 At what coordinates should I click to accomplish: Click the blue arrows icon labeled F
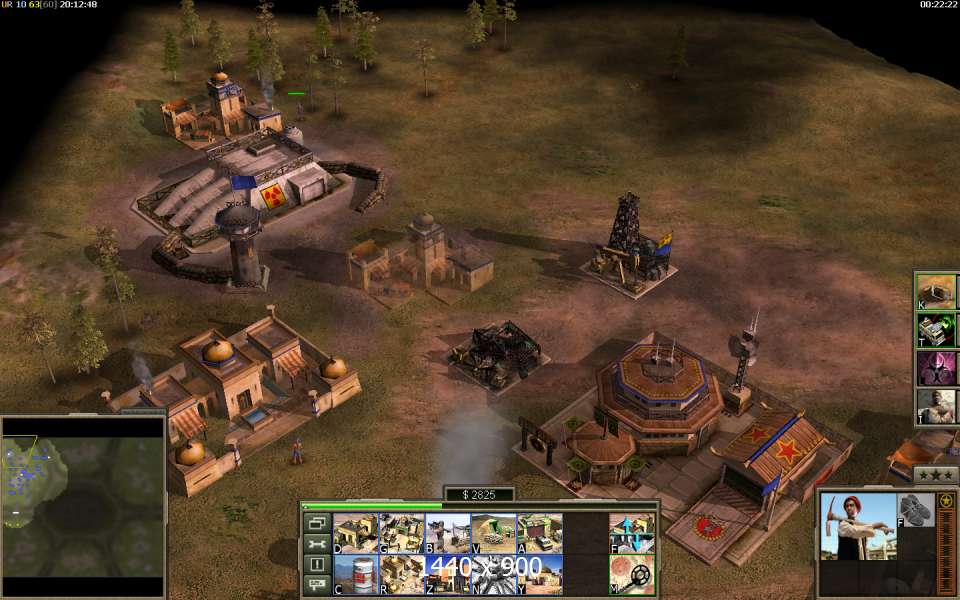tap(631, 534)
